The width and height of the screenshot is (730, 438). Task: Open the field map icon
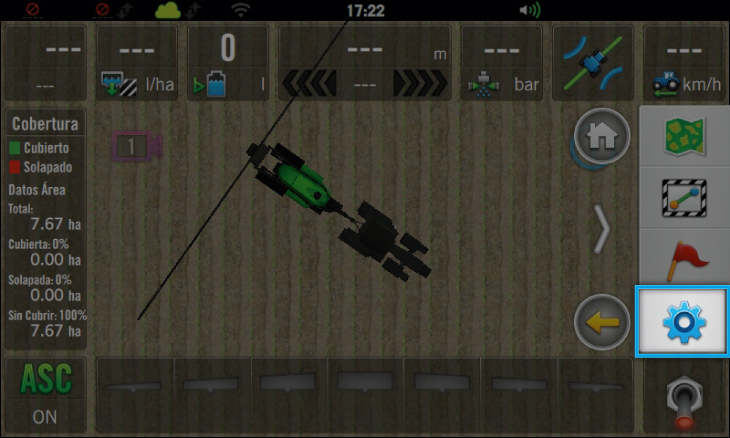[685, 136]
